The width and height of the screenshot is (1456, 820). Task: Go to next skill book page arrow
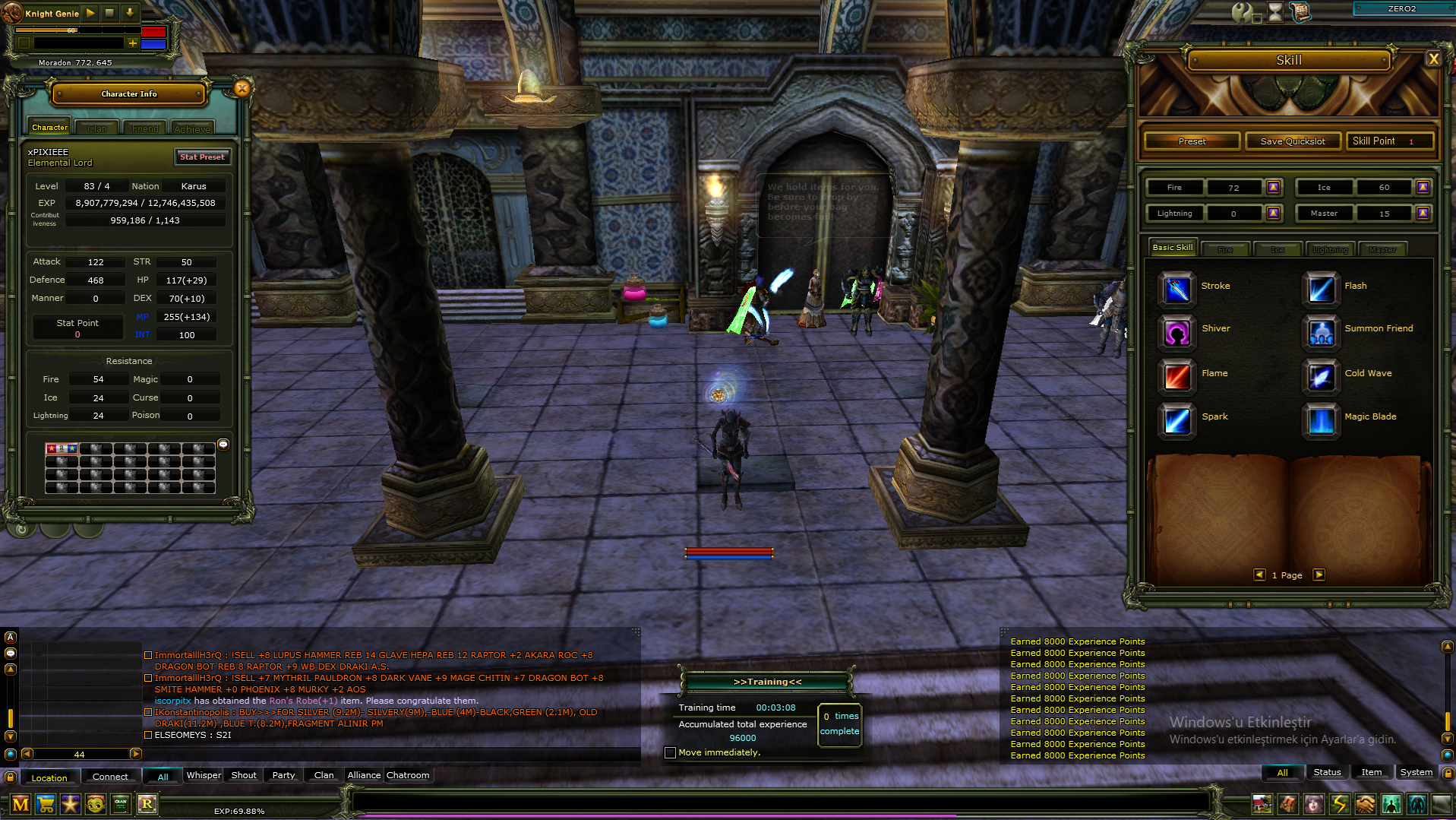click(x=1319, y=575)
